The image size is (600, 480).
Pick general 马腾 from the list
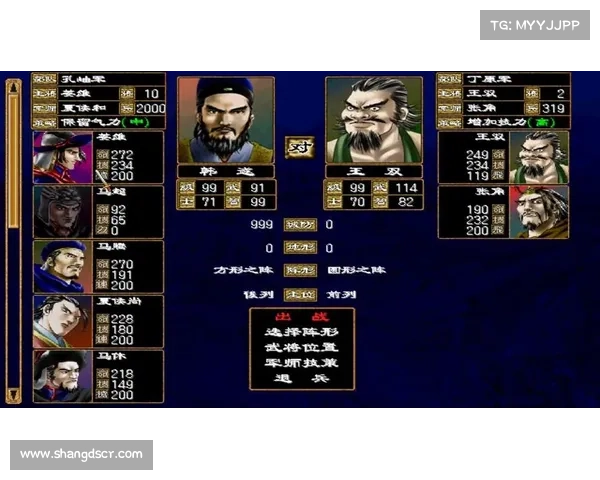click(98, 266)
